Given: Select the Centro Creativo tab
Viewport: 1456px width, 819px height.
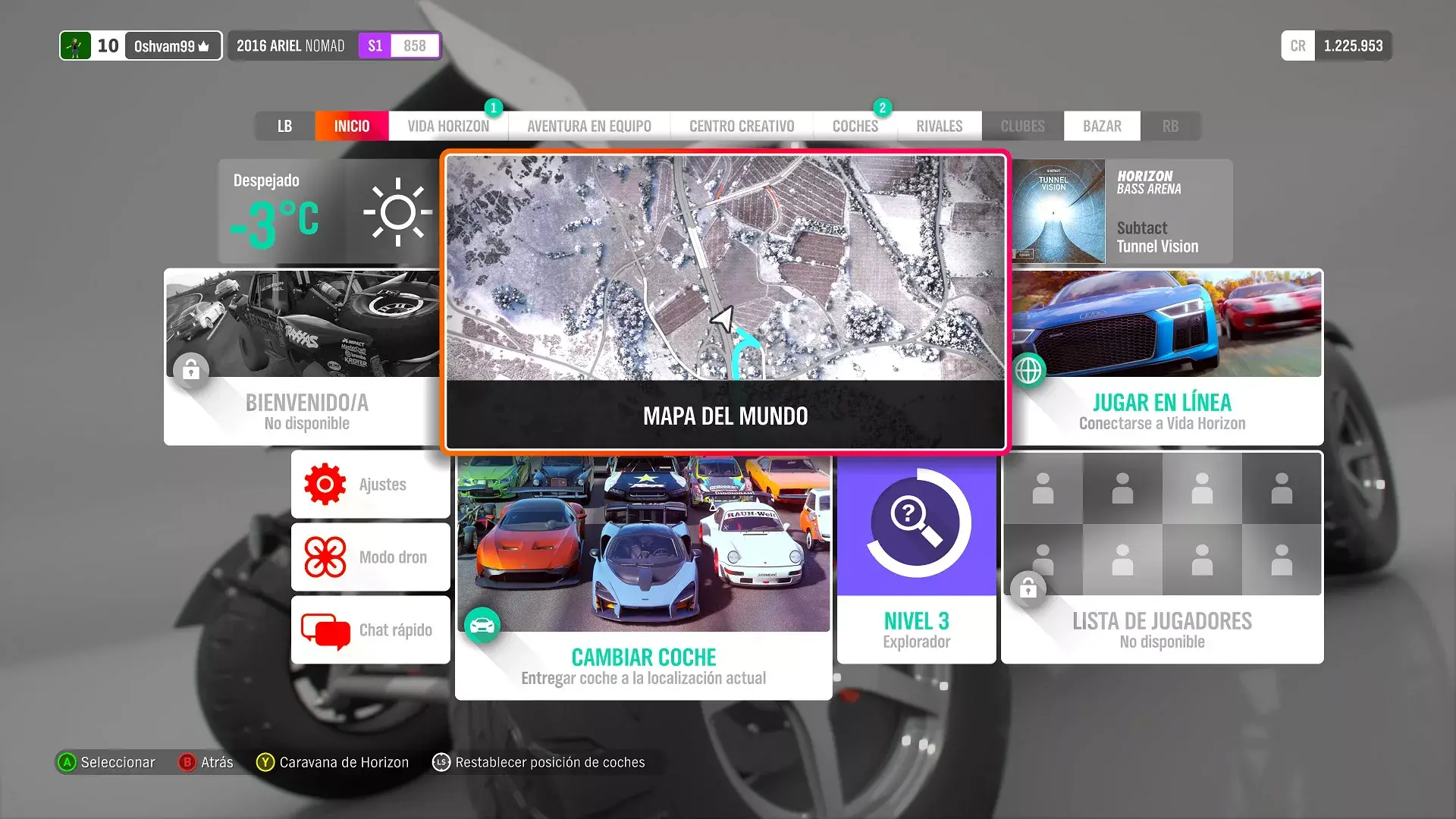Looking at the screenshot, I should click(741, 126).
